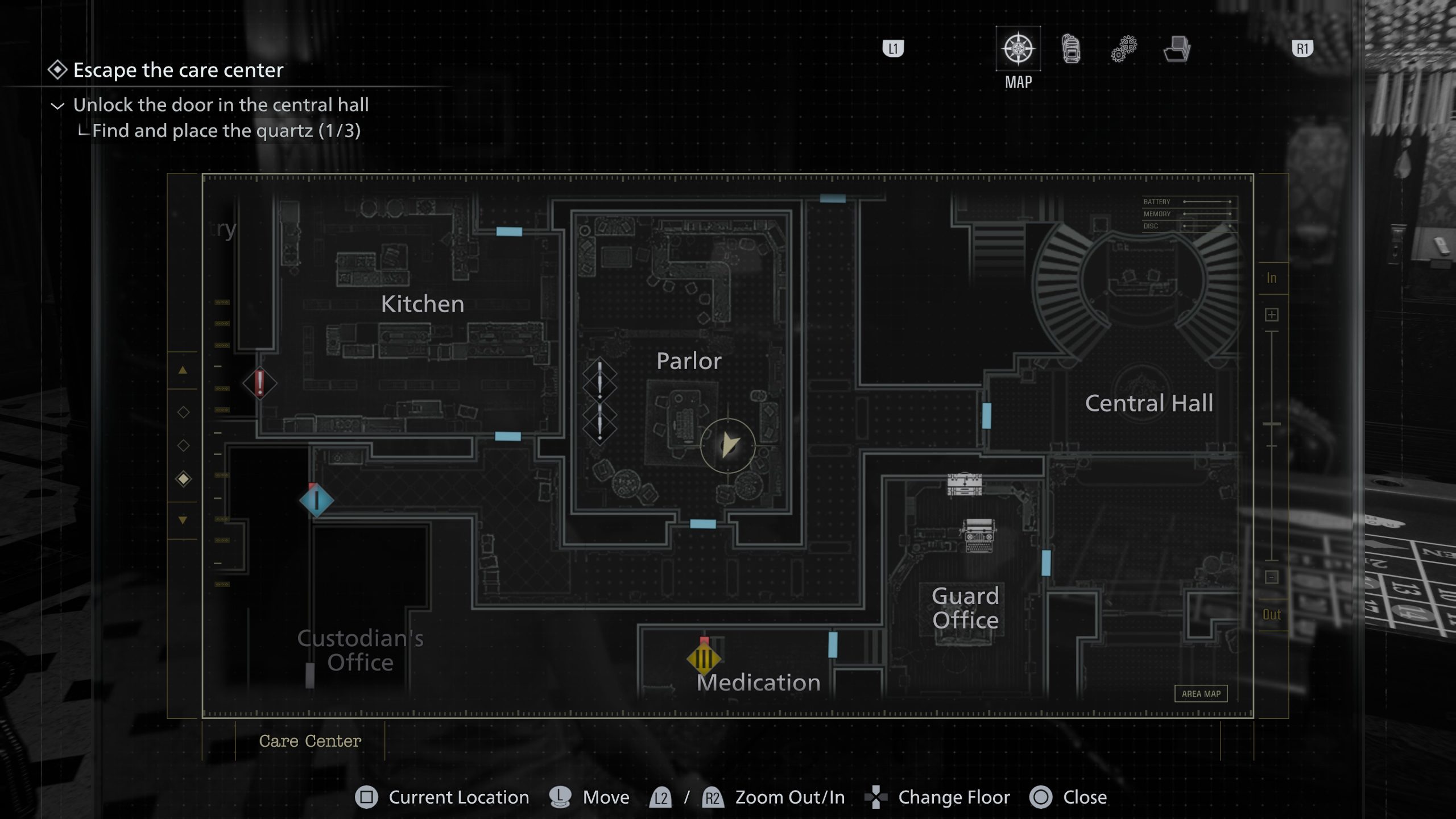Click the L1 shoulder button prompt
The height and width of the screenshot is (819, 1456).
(894, 49)
